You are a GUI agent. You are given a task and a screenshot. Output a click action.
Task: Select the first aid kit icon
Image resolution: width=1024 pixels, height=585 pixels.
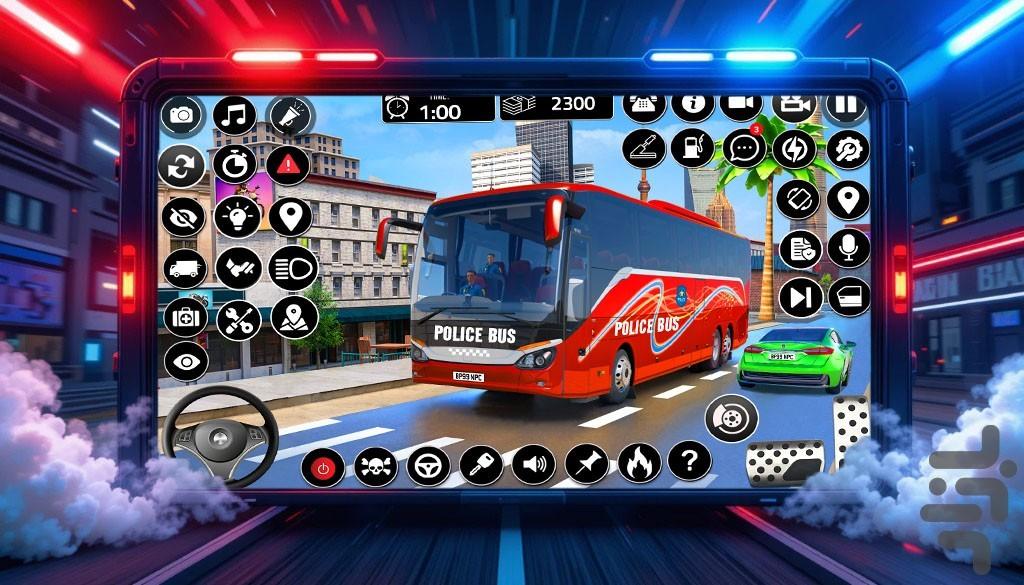[x=184, y=317]
